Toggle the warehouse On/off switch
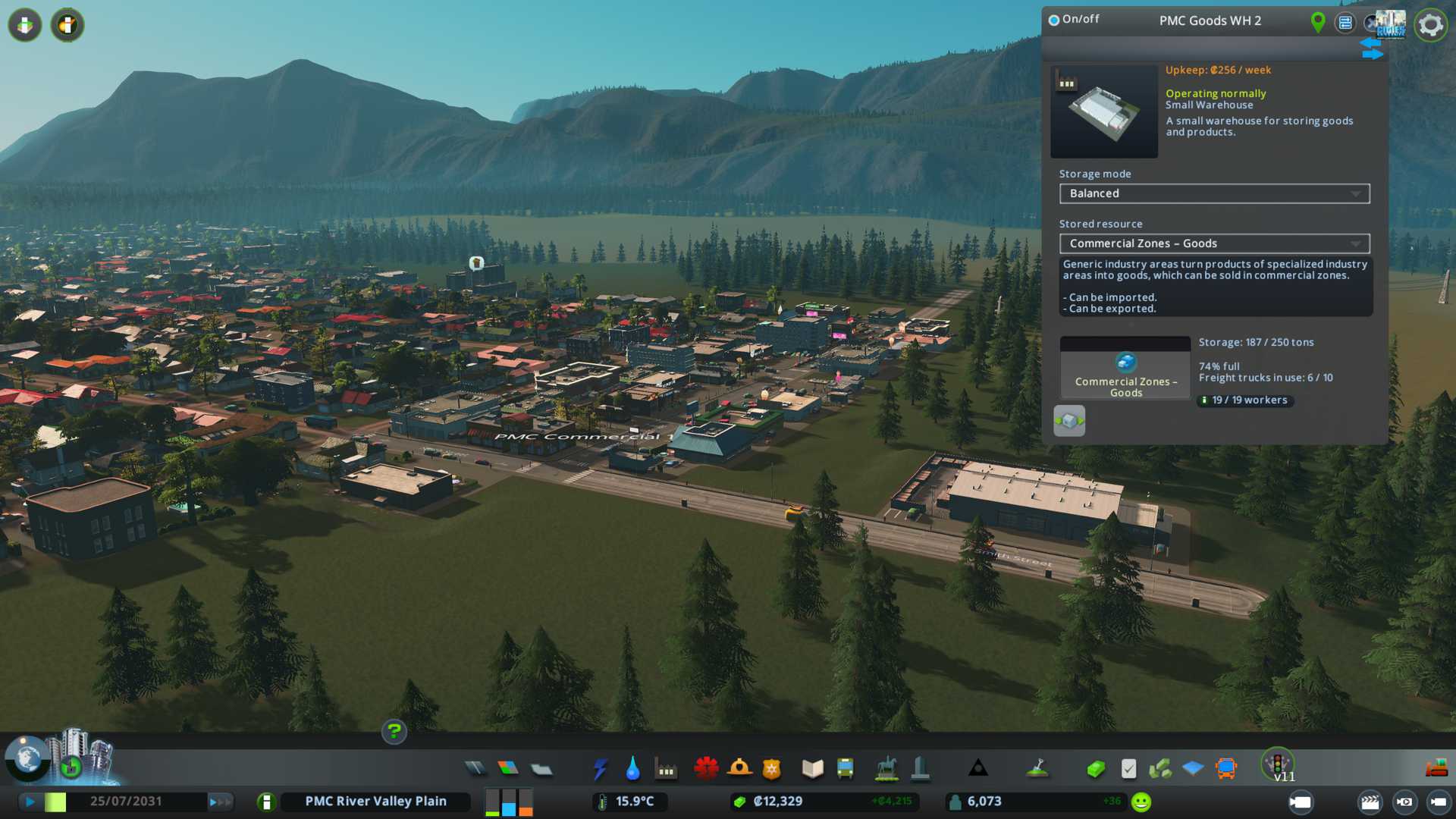 pos(1054,20)
